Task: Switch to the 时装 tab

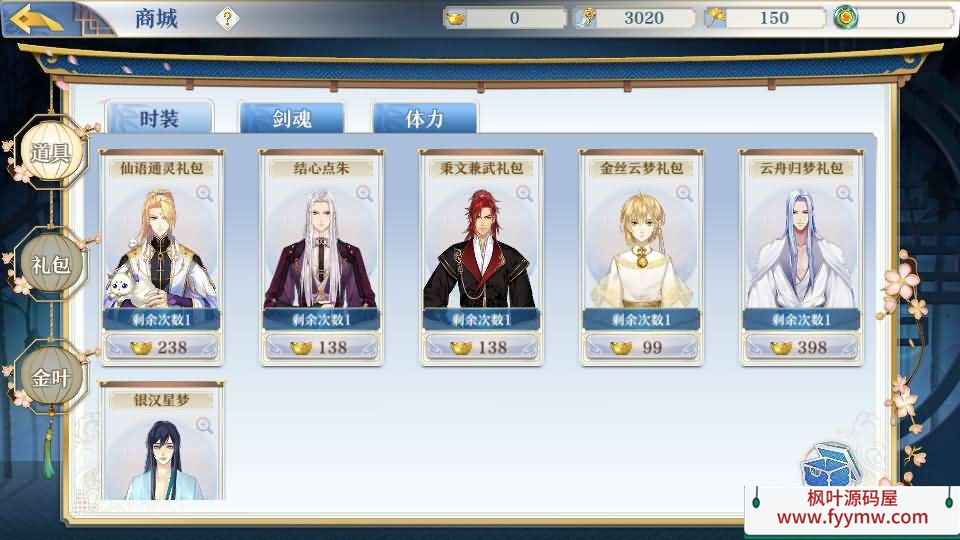Action: [159, 119]
